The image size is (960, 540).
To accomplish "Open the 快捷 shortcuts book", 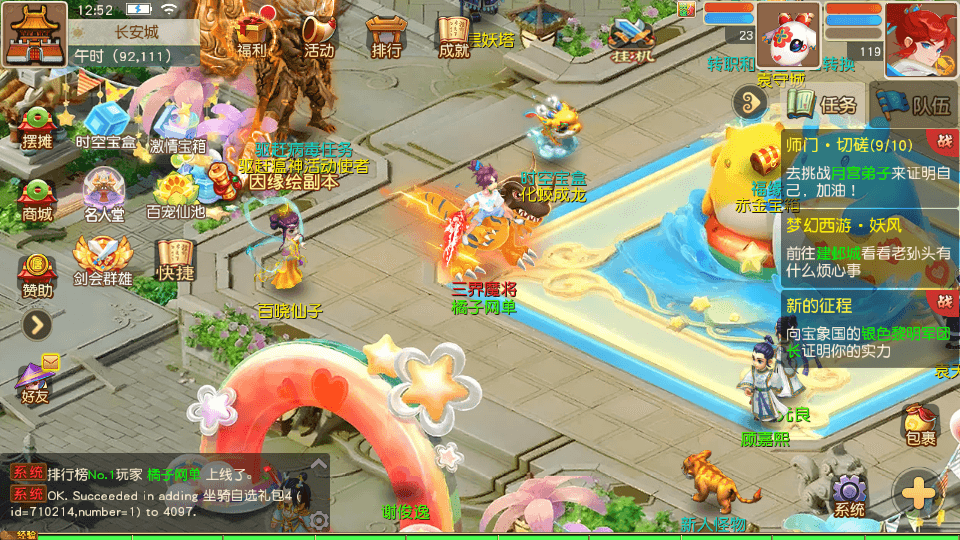I will tap(174, 262).
